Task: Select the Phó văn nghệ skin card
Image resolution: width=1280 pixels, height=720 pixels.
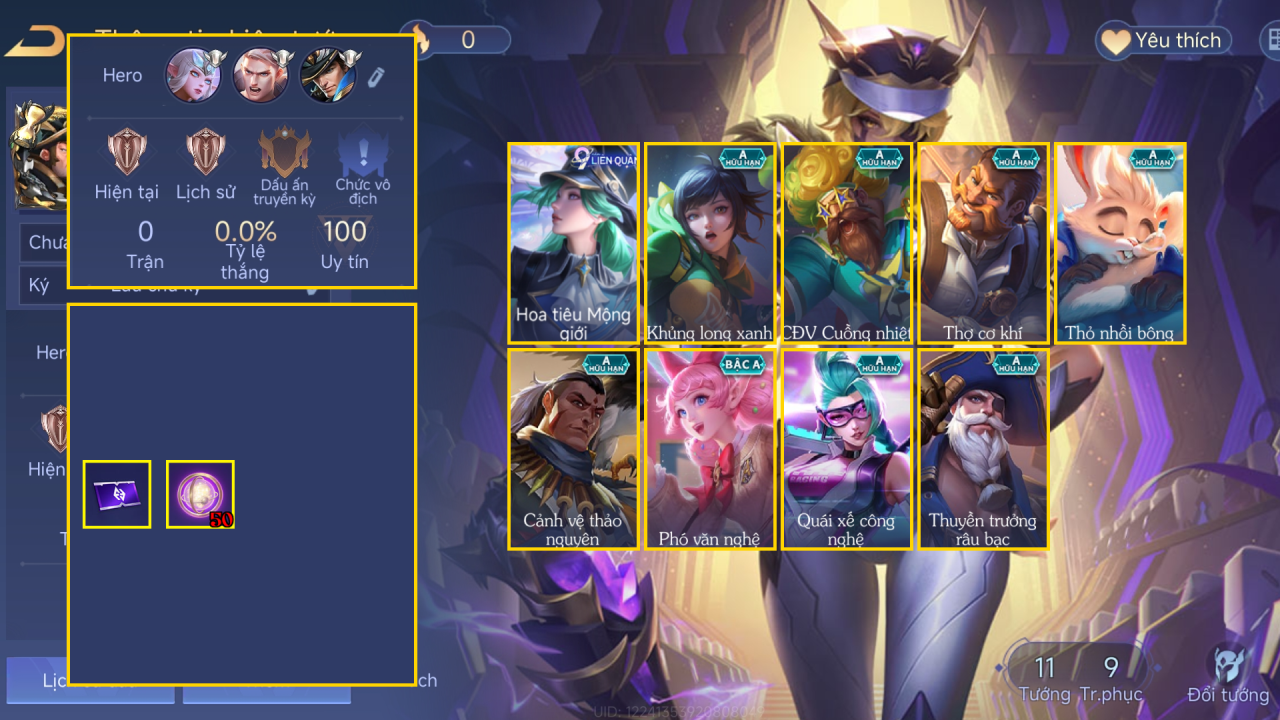Action: click(x=709, y=449)
